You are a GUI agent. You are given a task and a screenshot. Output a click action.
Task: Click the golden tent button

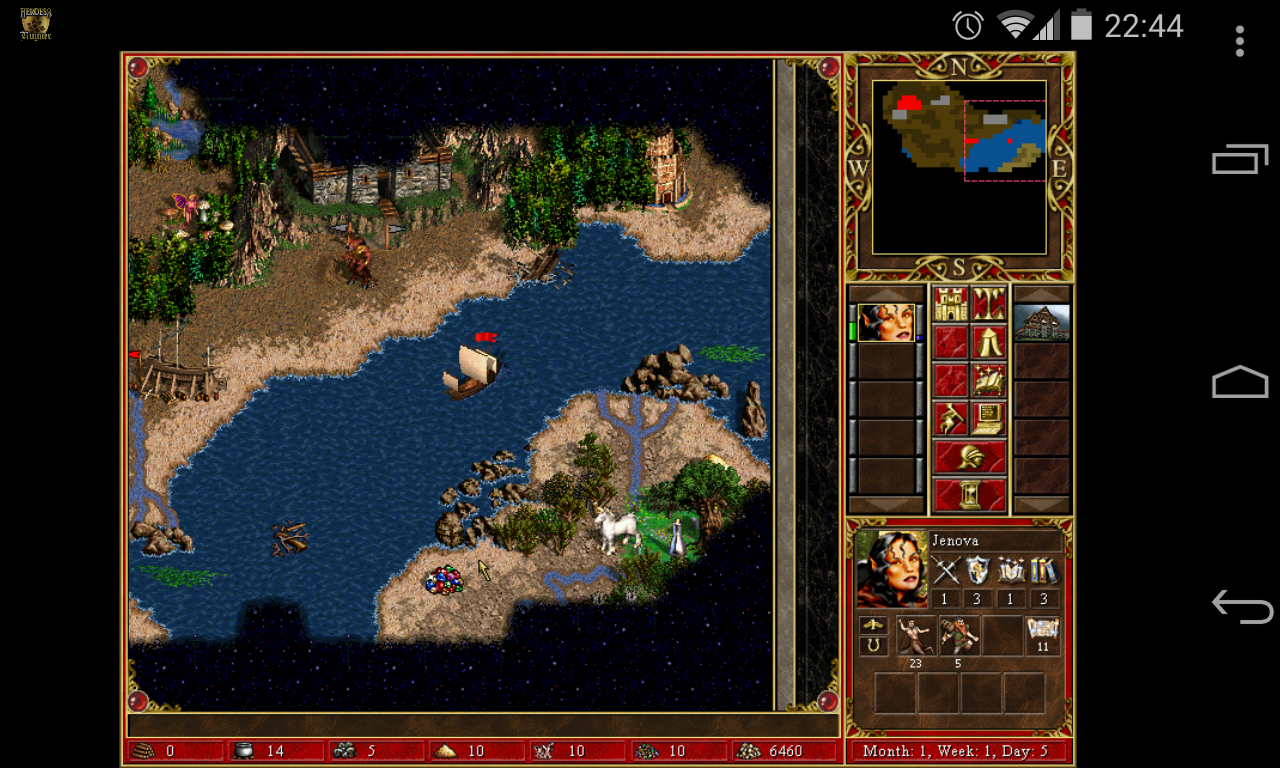point(989,342)
